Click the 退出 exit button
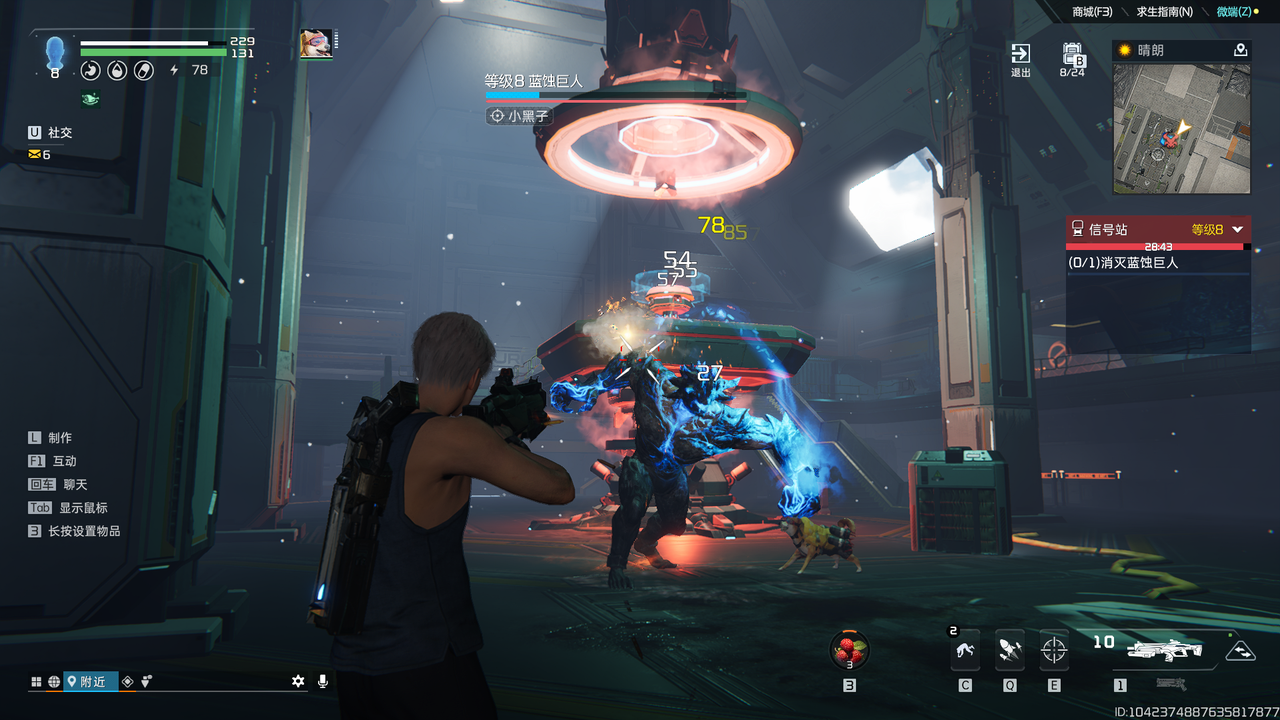Screen dimensions: 1280x720 coord(1020,58)
